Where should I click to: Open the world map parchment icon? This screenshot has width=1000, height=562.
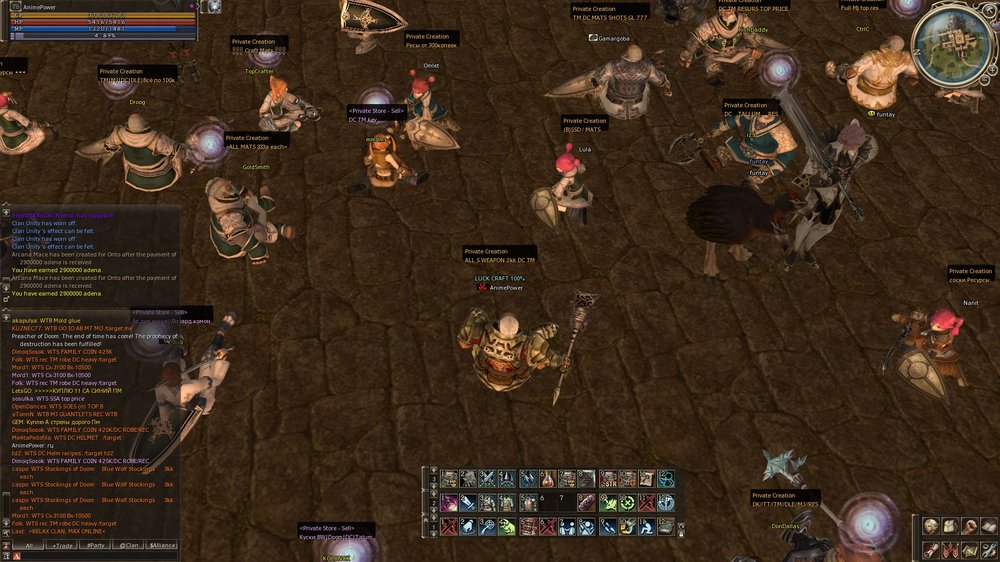pyautogui.click(x=969, y=549)
